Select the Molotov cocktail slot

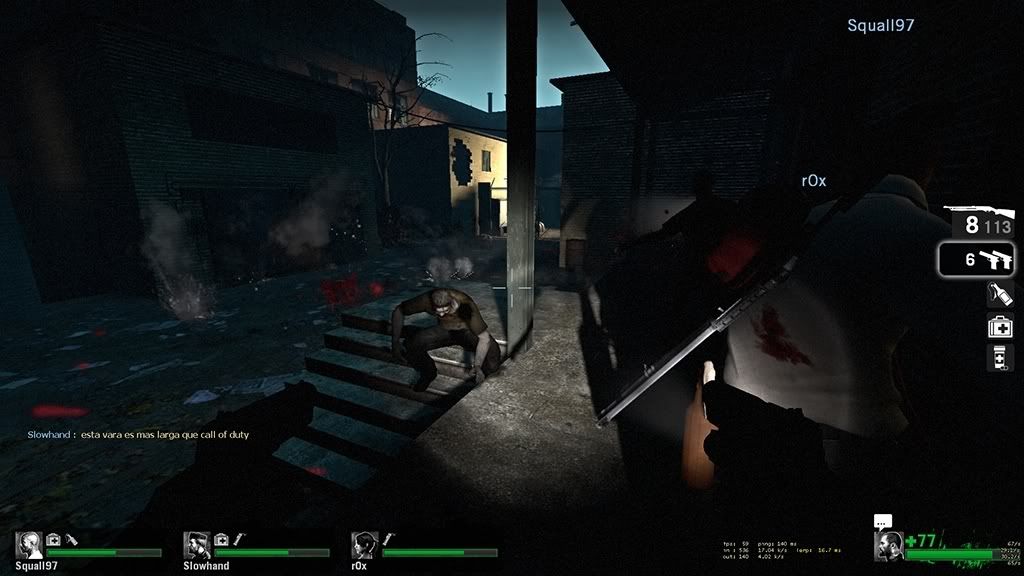(x=1000, y=293)
